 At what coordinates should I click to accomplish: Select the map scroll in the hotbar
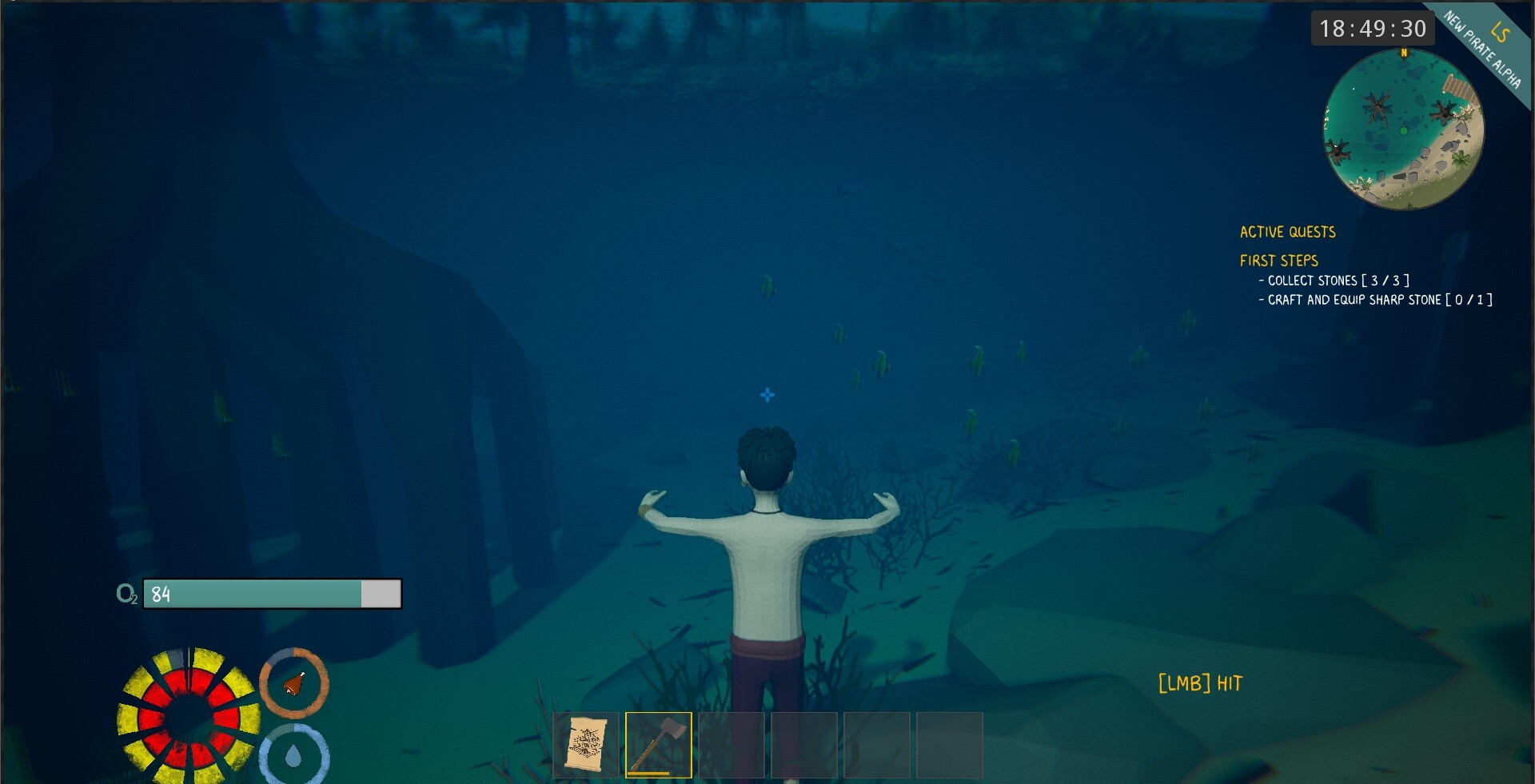point(586,745)
